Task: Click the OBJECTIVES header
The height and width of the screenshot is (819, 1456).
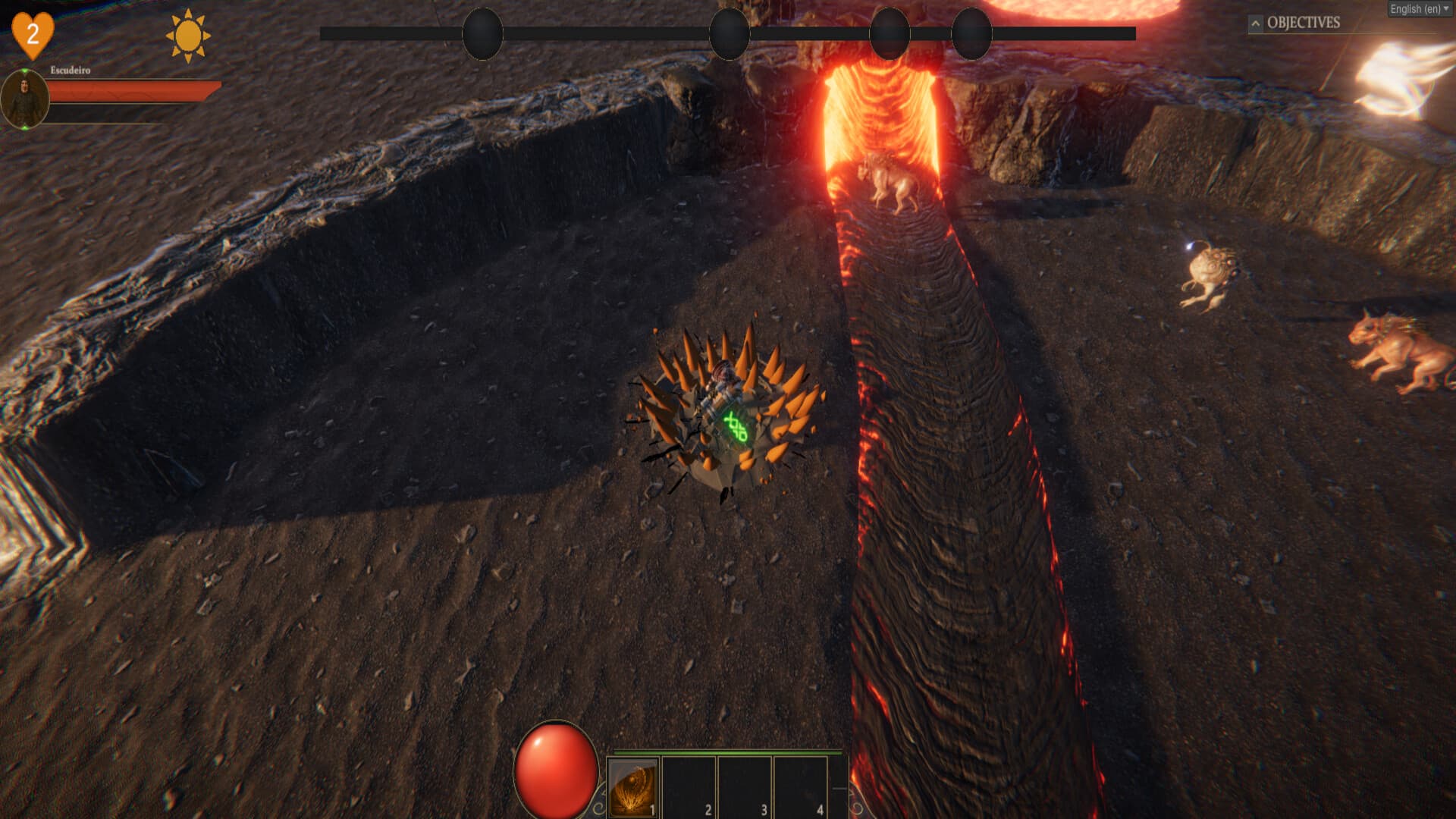Action: (x=1302, y=23)
